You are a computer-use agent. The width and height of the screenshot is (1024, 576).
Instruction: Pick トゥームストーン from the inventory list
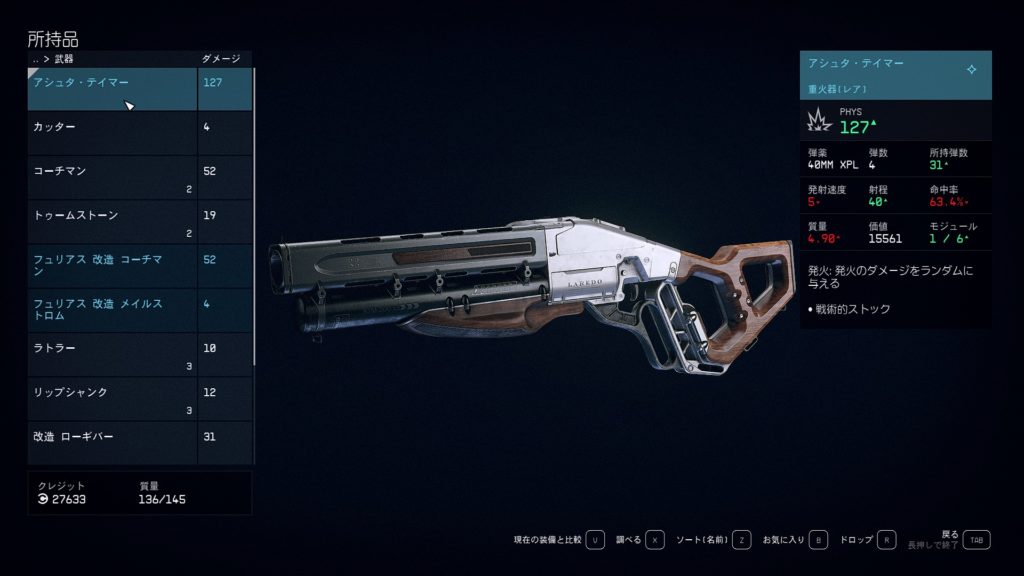tap(112, 221)
